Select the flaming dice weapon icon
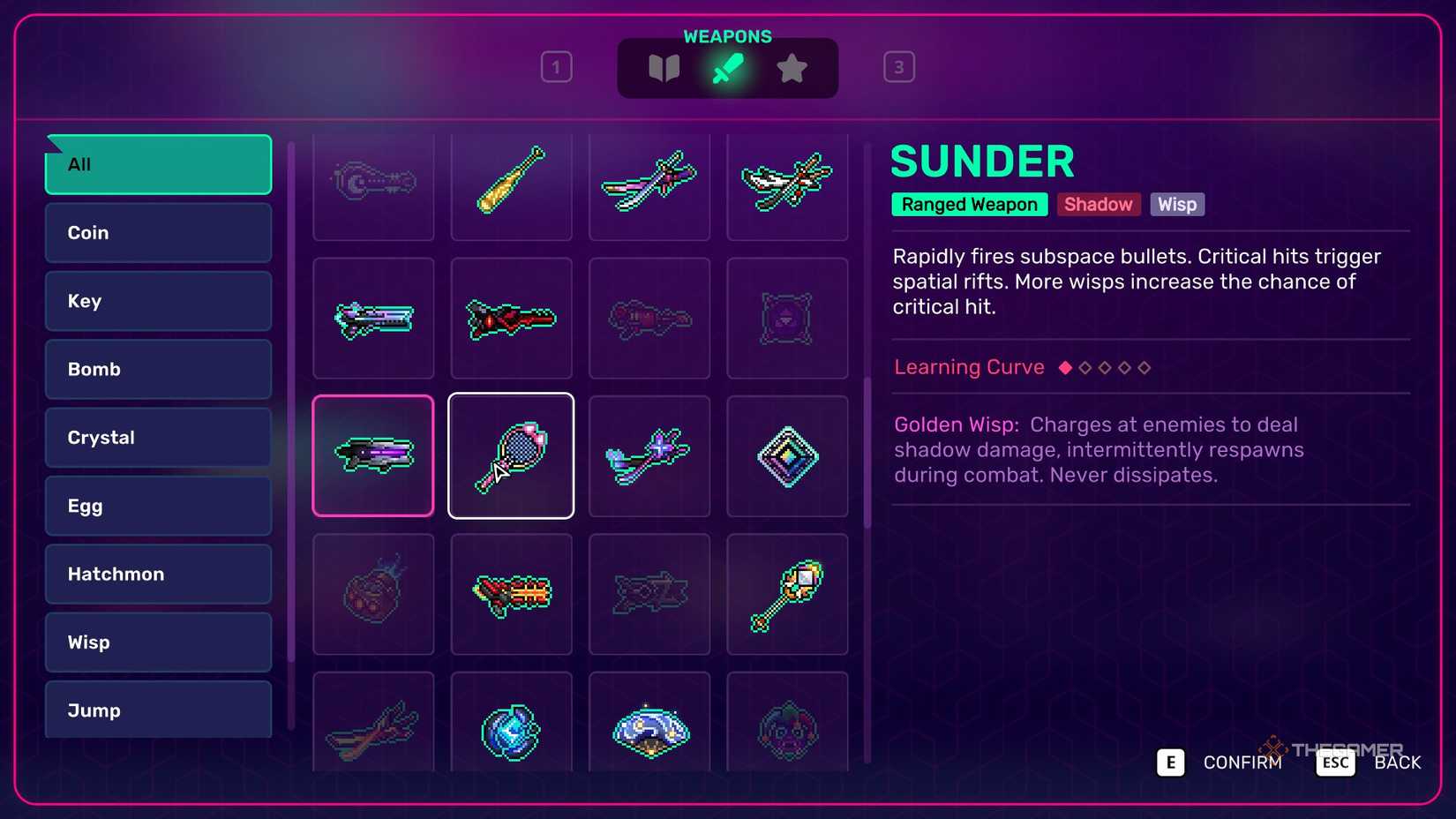Screen dimensions: 1456x819 [x=372, y=593]
